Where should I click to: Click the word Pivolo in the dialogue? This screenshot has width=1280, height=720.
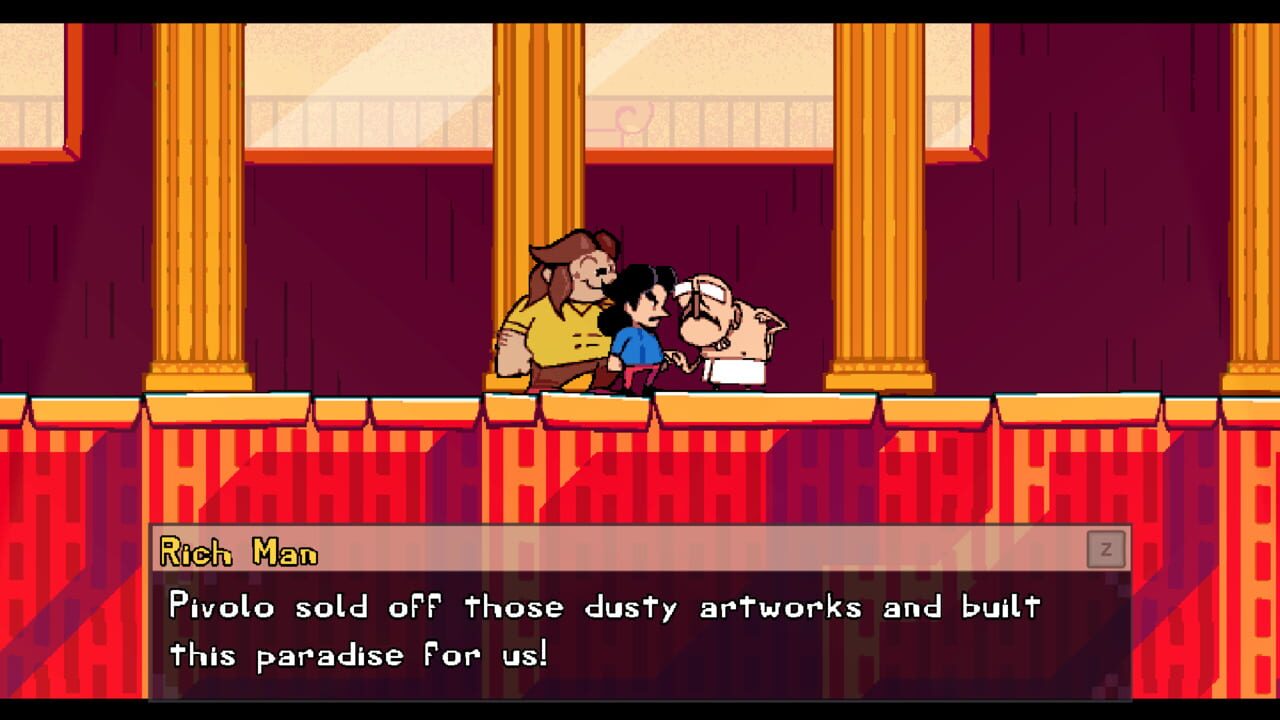click(x=222, y=607)
